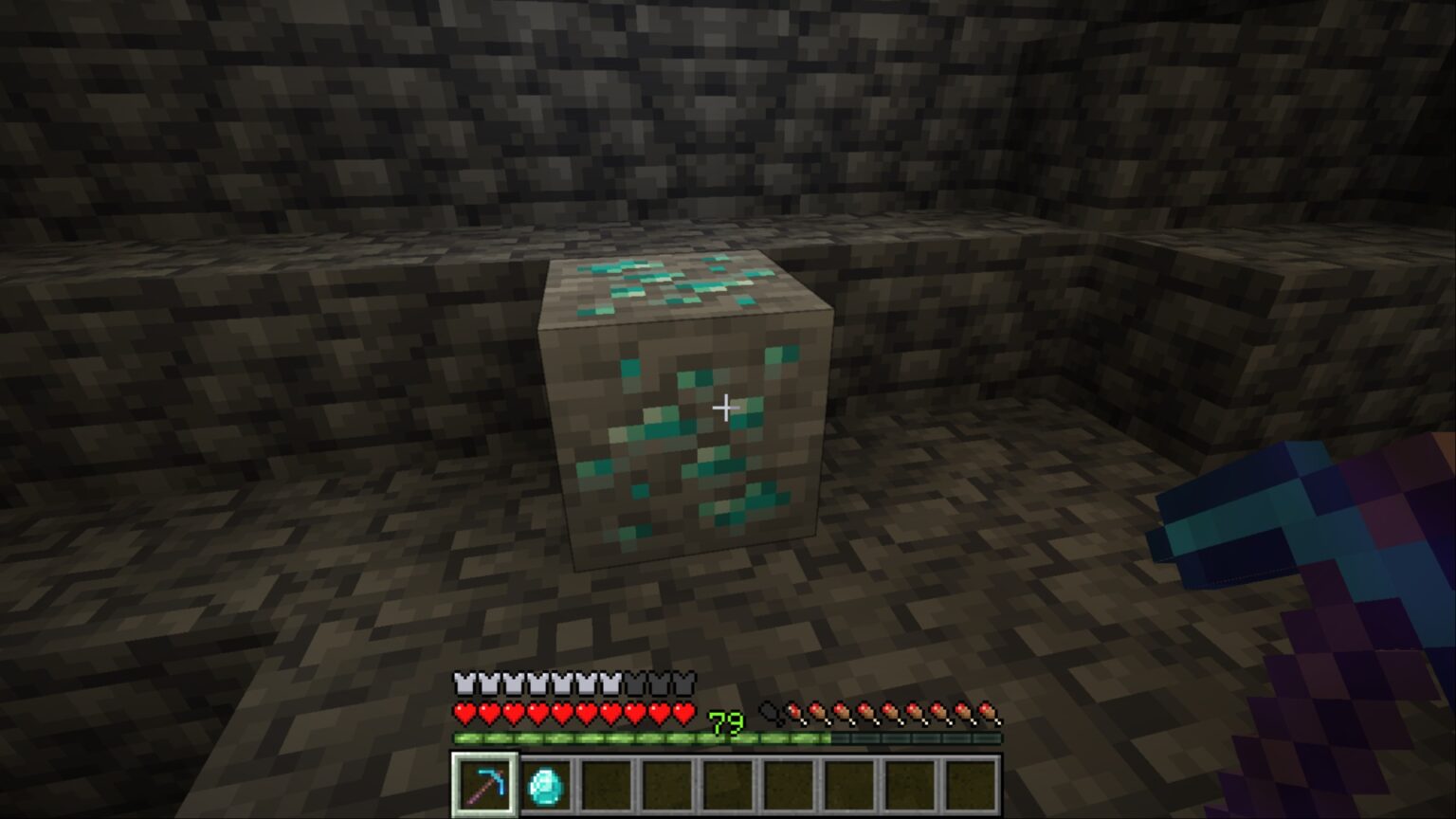Click the crosshair at screen center
Image resolution: width=1456 pixels, height=819 pixels.
pos(726,408)
